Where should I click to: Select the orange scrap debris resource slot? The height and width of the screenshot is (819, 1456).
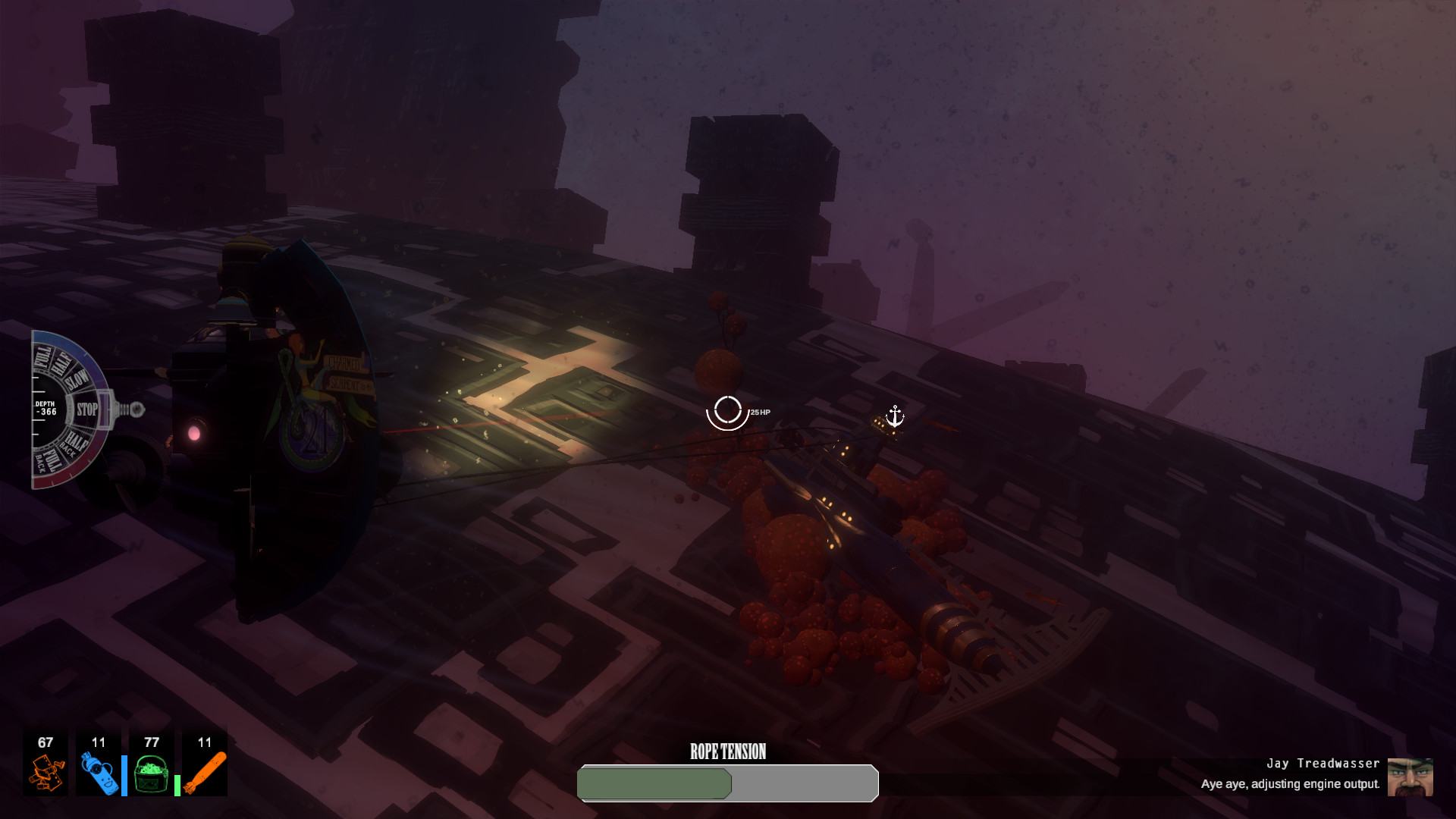click(45, 763)
